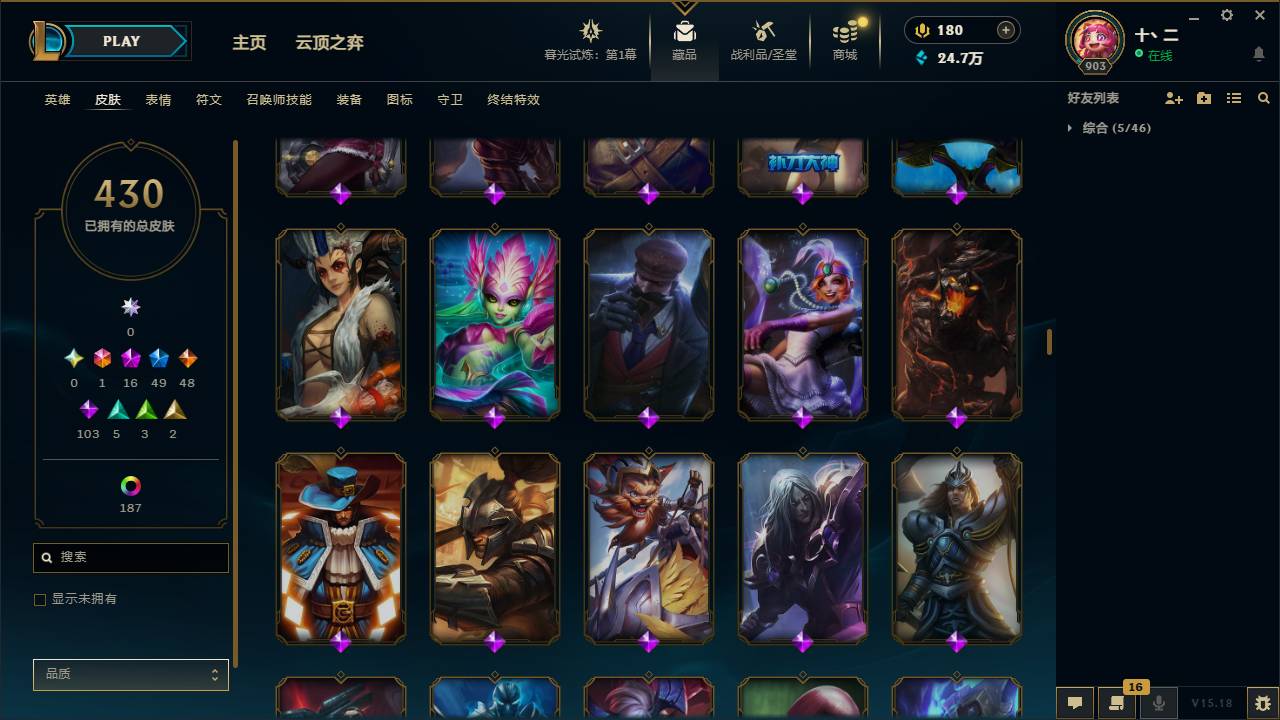This screenshot has height=720, width=1280.
Task: Open the 藏品 (Collection) tab icon
Action: coord(684,30)
